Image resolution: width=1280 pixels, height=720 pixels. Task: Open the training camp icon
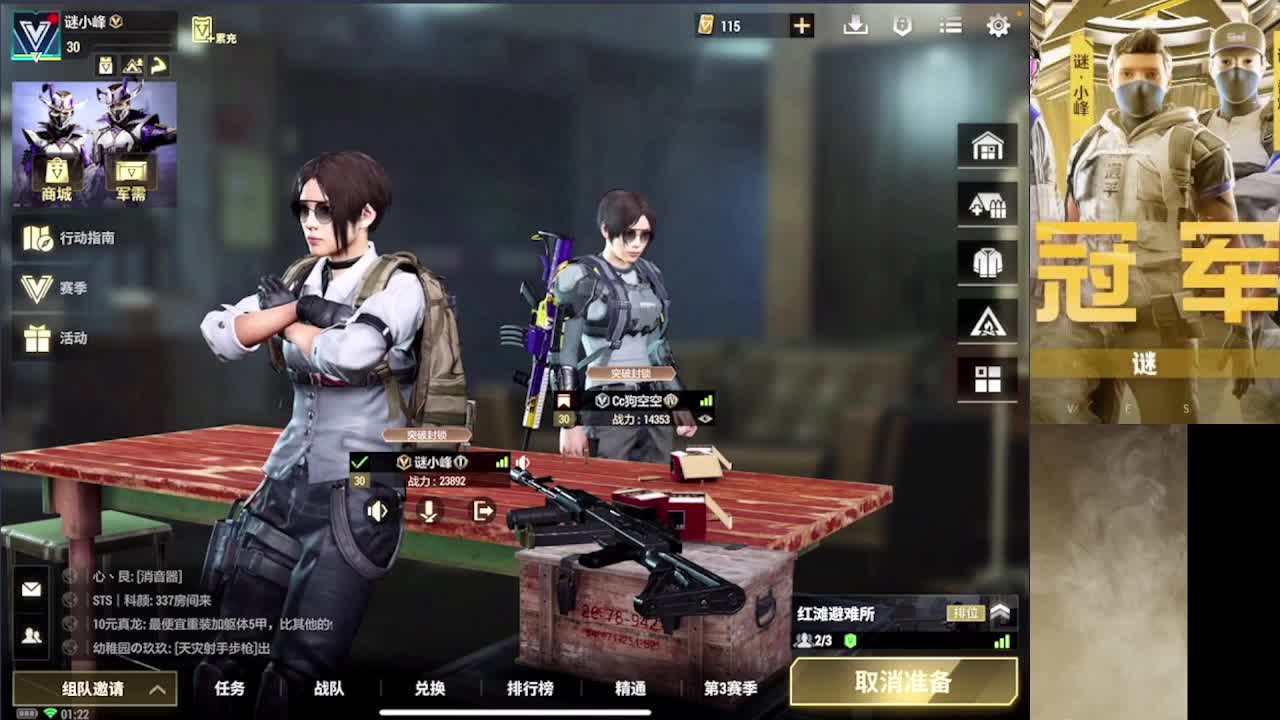(x=987, y=321)
